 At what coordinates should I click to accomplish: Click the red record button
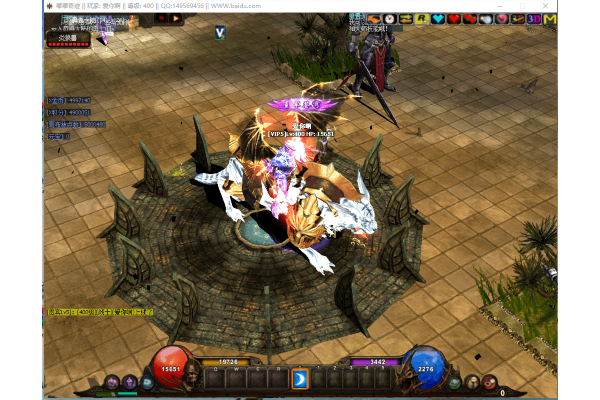(x=162, y=17)
